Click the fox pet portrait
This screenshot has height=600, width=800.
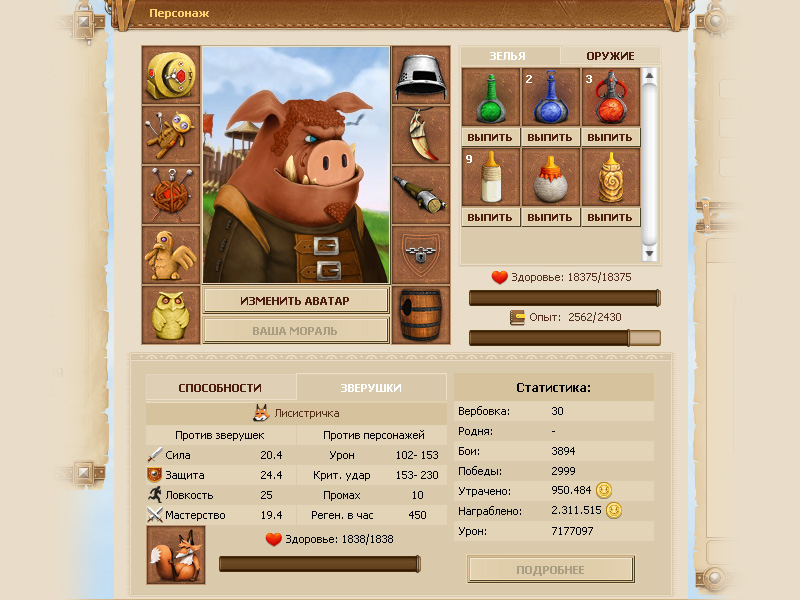click(176, 555)
